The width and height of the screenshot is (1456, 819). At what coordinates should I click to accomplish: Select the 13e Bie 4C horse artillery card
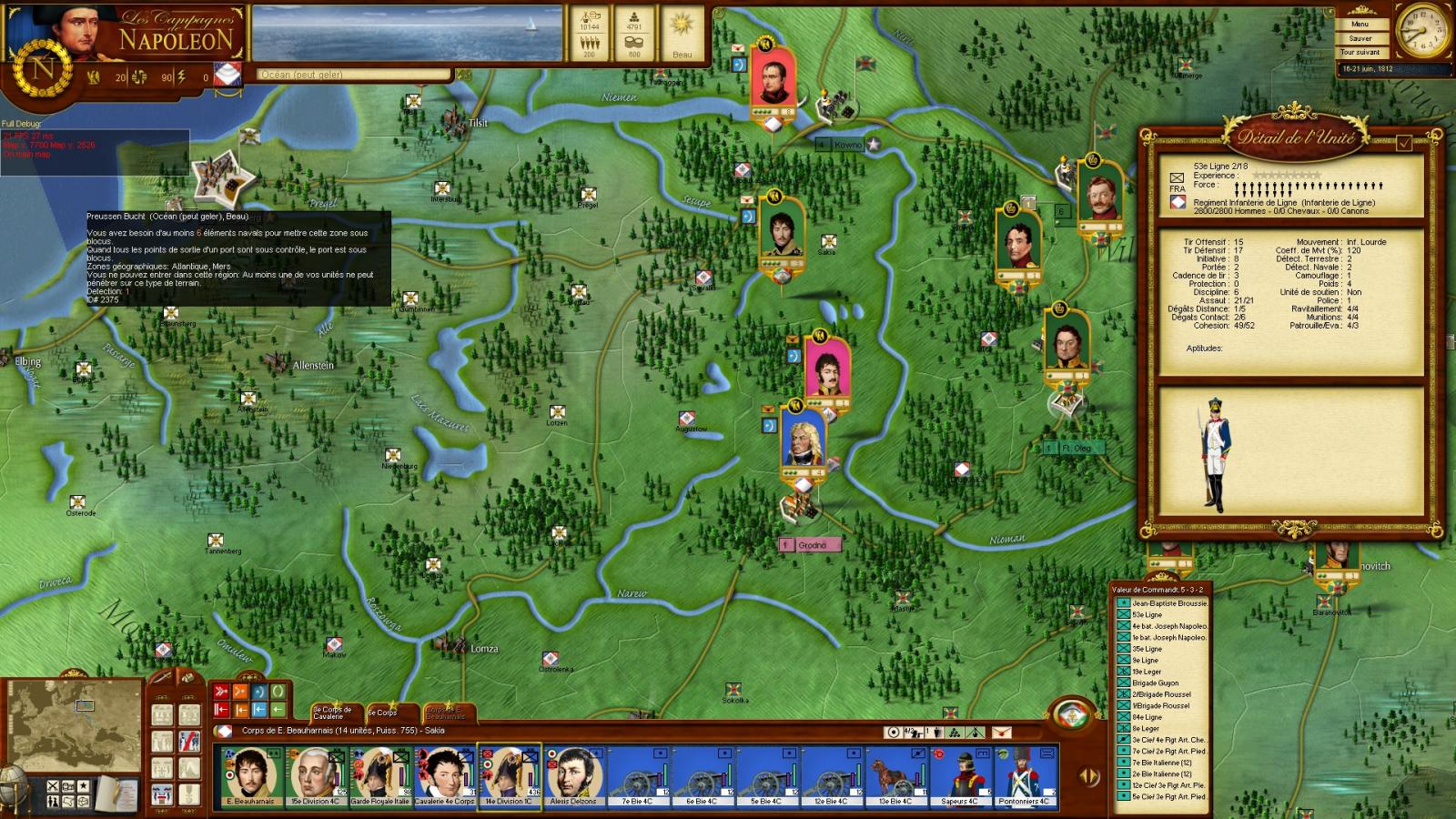tap(895, 776)
